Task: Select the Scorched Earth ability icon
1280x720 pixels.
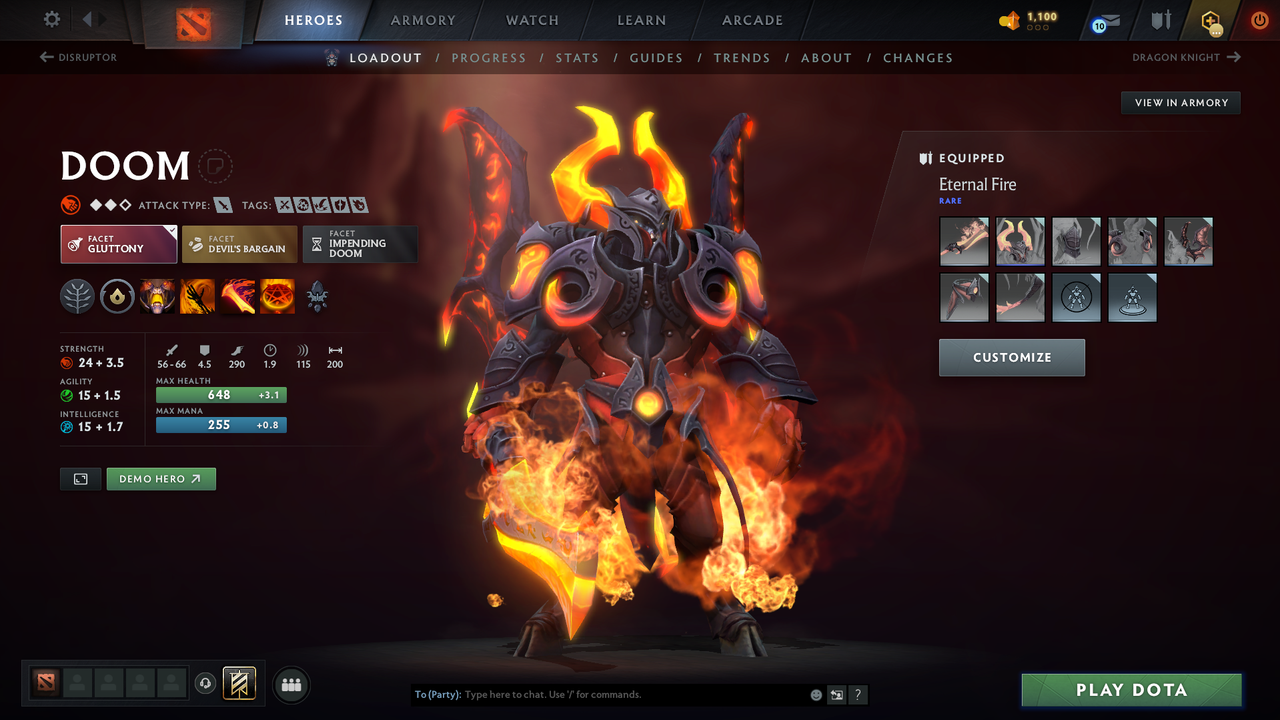Action: pyautogui.click(x=197, y=296)
